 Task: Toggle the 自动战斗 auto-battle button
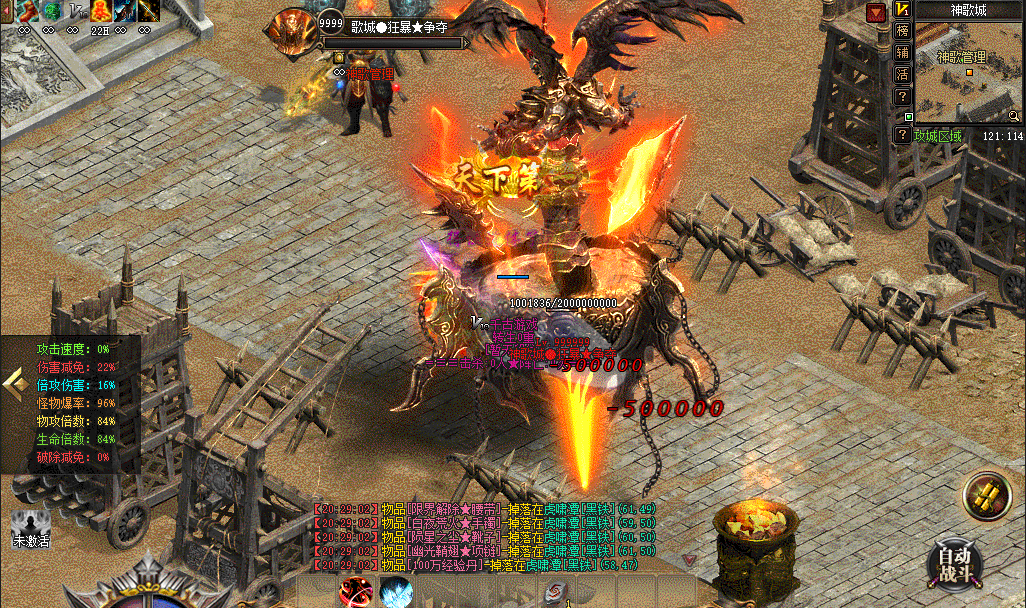(954, 563)
